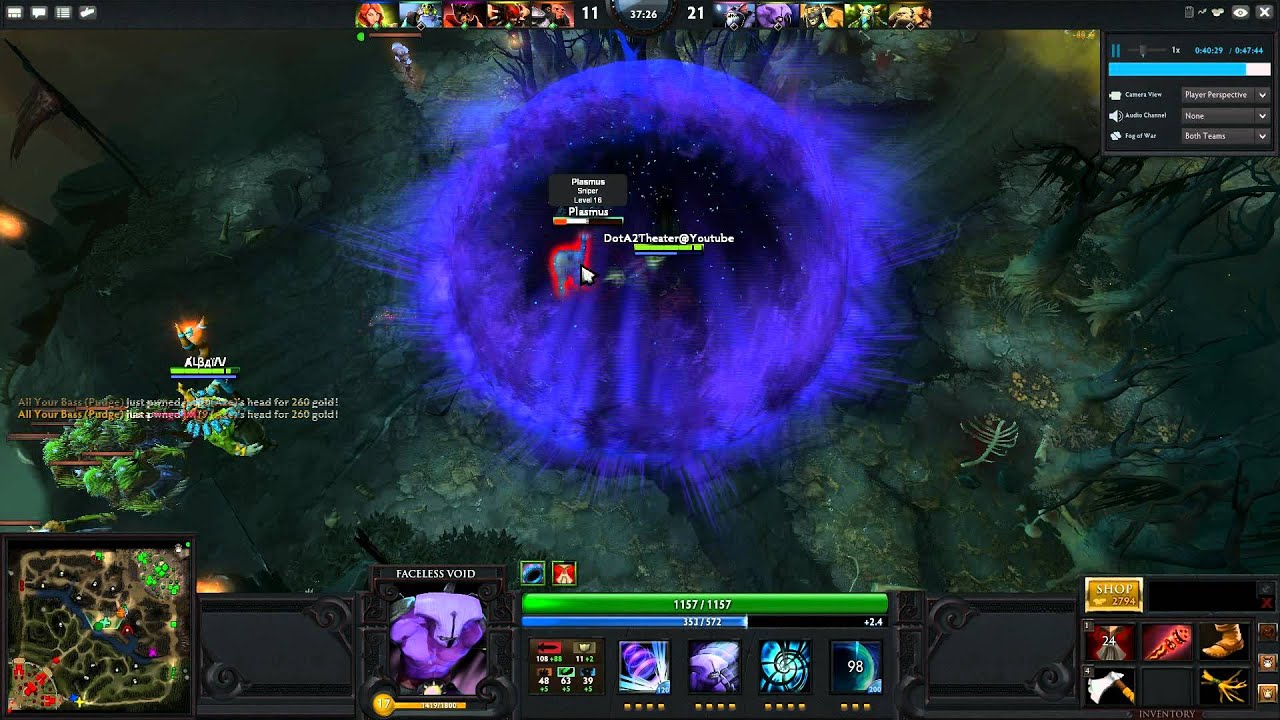Activate the Time Lock ability icon
Viewport: 1280px width, 720px height.
tap(785, 666)
